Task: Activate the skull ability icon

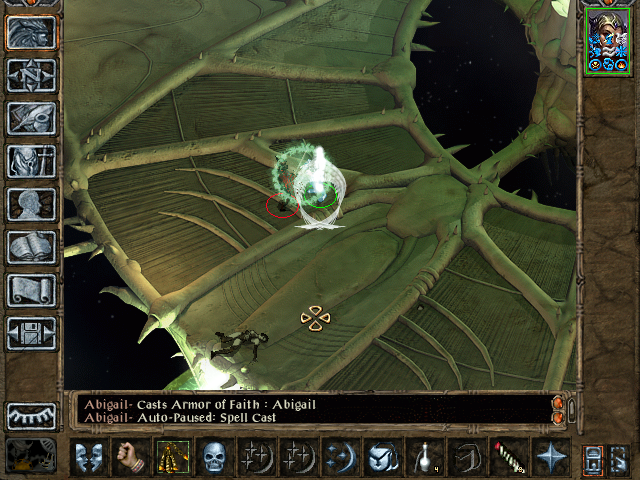Action: [215, 457]
